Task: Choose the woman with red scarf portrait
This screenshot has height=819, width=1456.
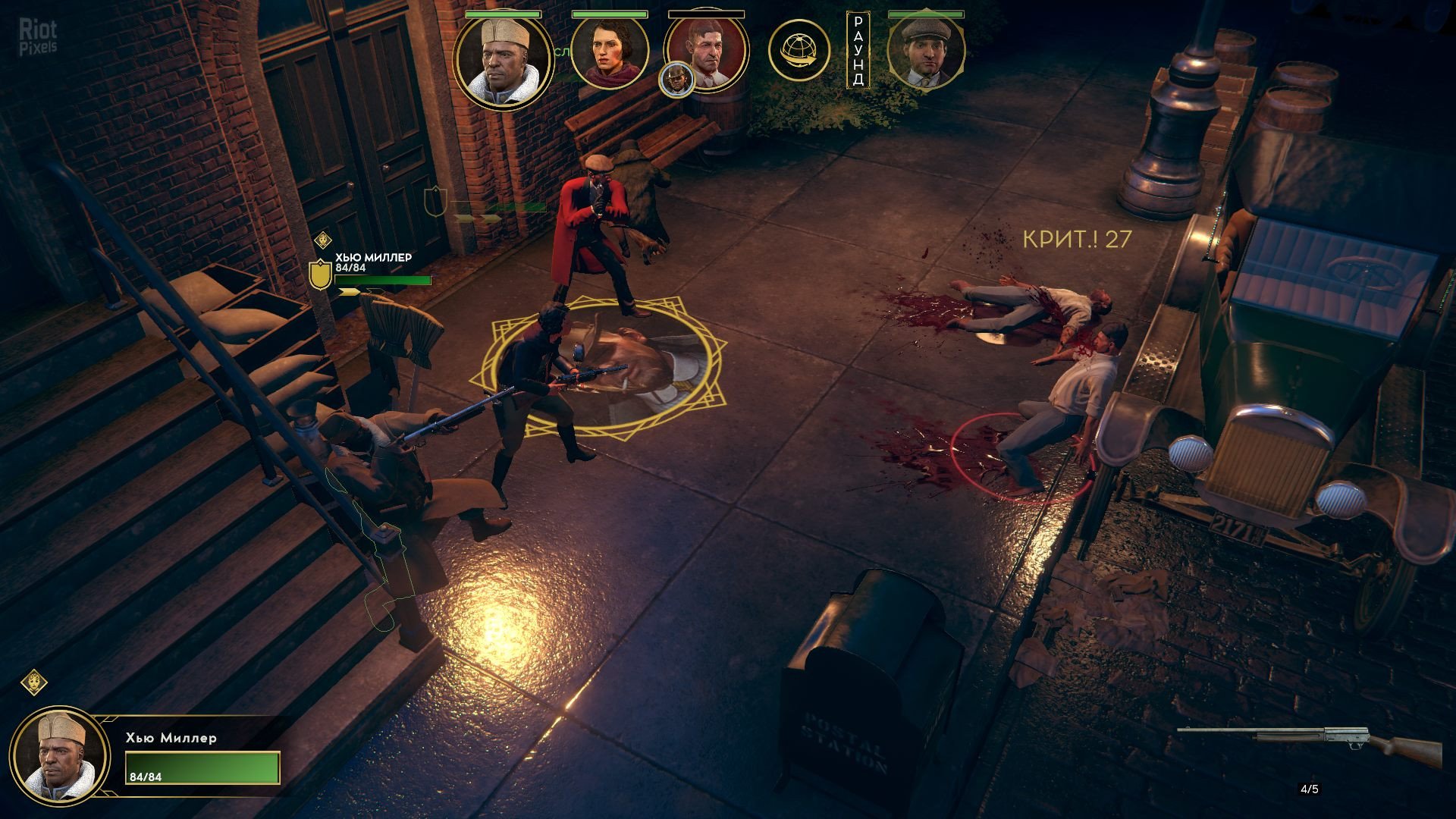Action: pyautogui.click(x=609, y=53)
